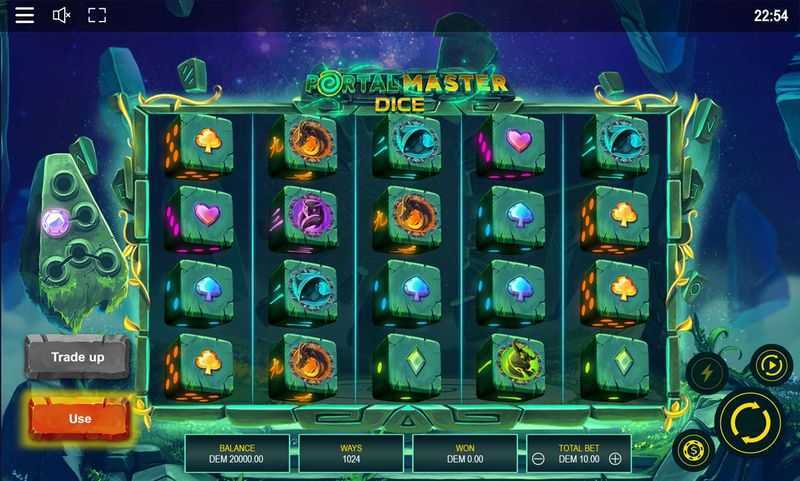
Task: Select the glowing purple gem on the stone
Action: pos(53,221)
